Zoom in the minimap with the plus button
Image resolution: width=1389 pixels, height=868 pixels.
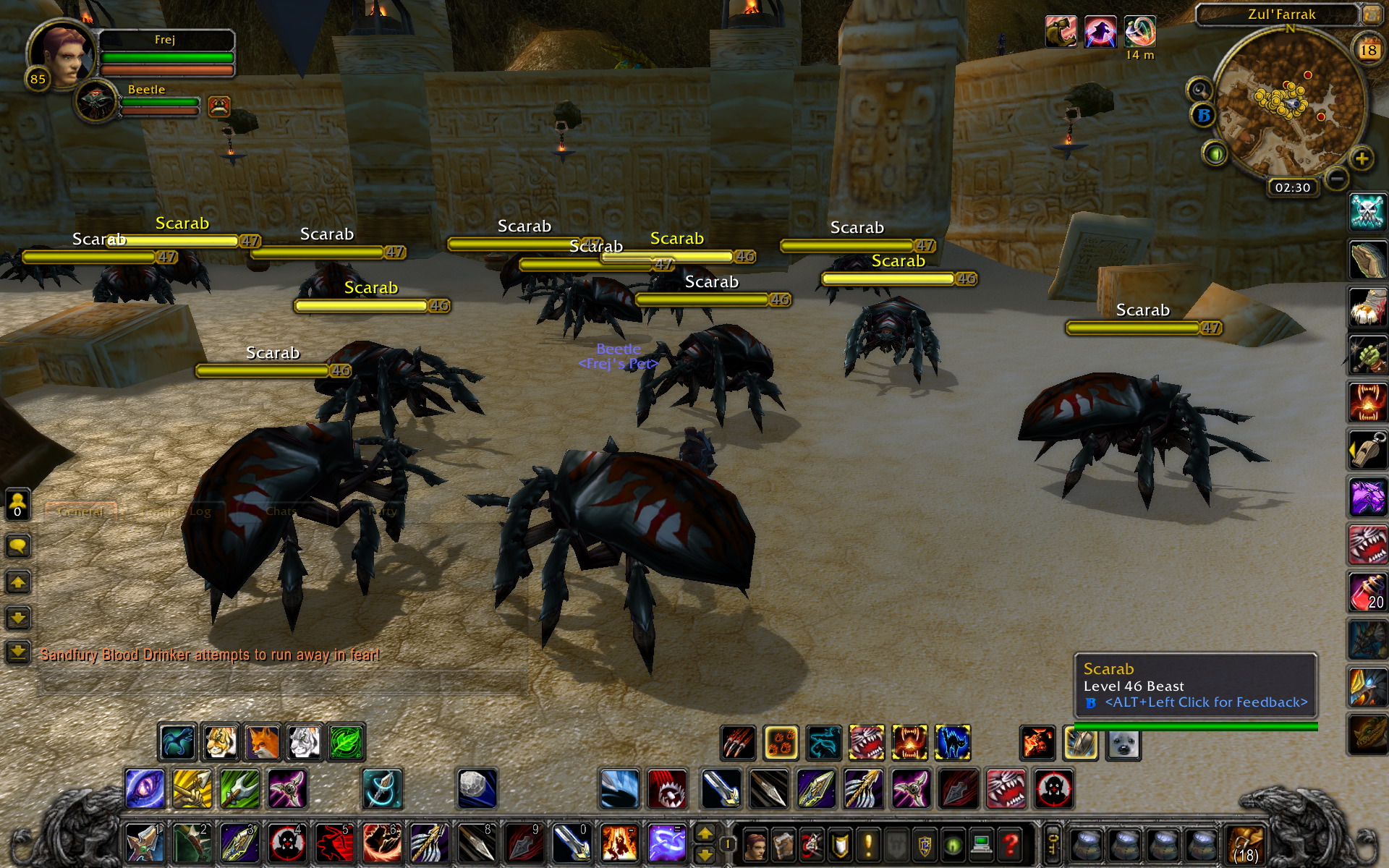click(1362, 158)
